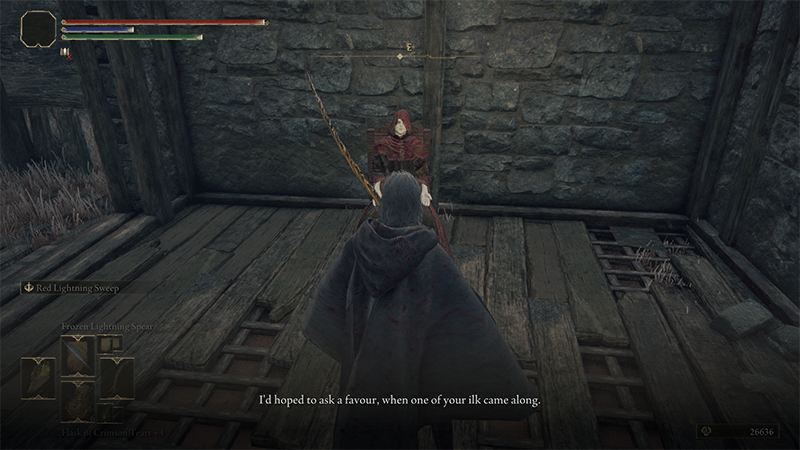The height and width of the screenshot is (450, 800).
Task: Click the octagonal status emblem beside the bars
Action: pyautogui.click(x=39, y=28)
